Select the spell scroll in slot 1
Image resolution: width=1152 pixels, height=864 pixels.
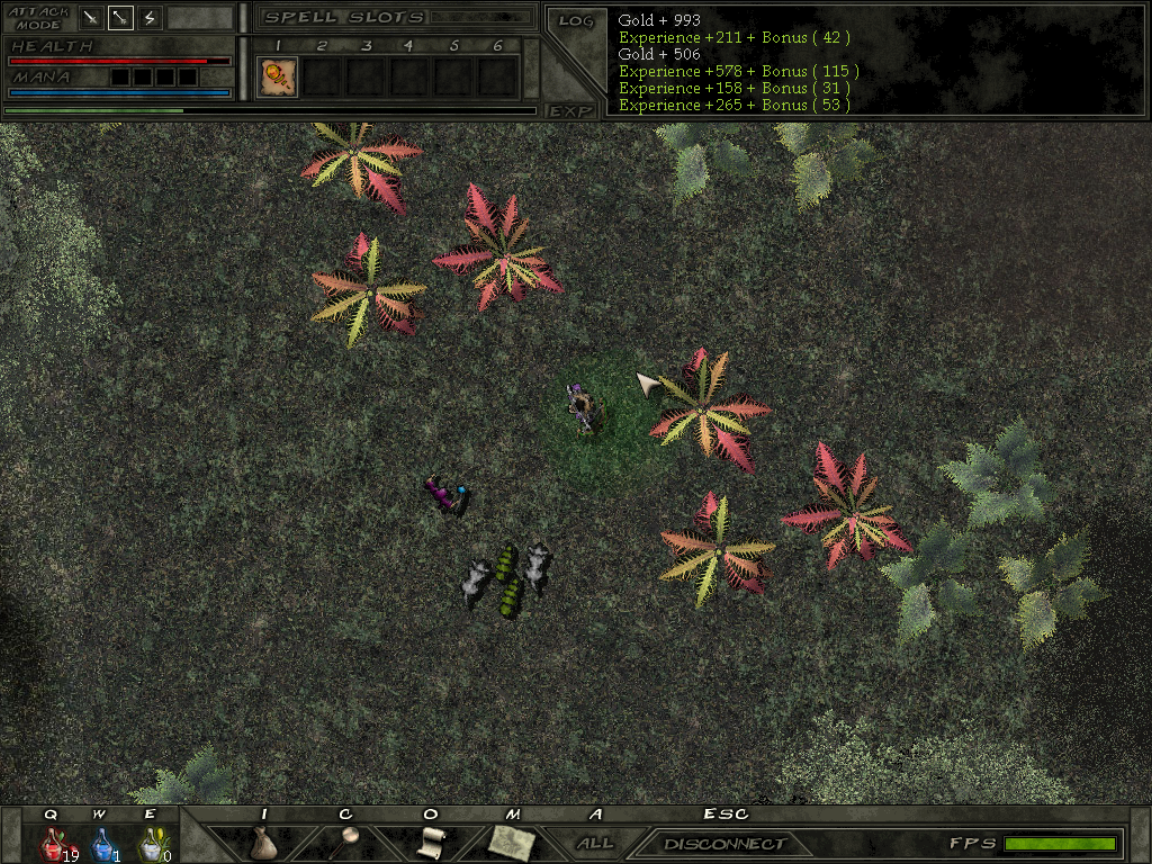[x=277, y=77]
